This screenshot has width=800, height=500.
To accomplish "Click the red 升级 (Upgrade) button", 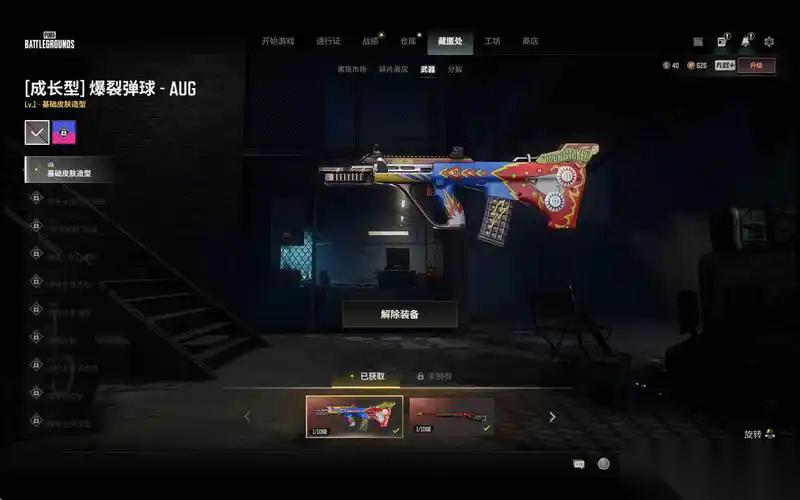I will pos(756,65).
